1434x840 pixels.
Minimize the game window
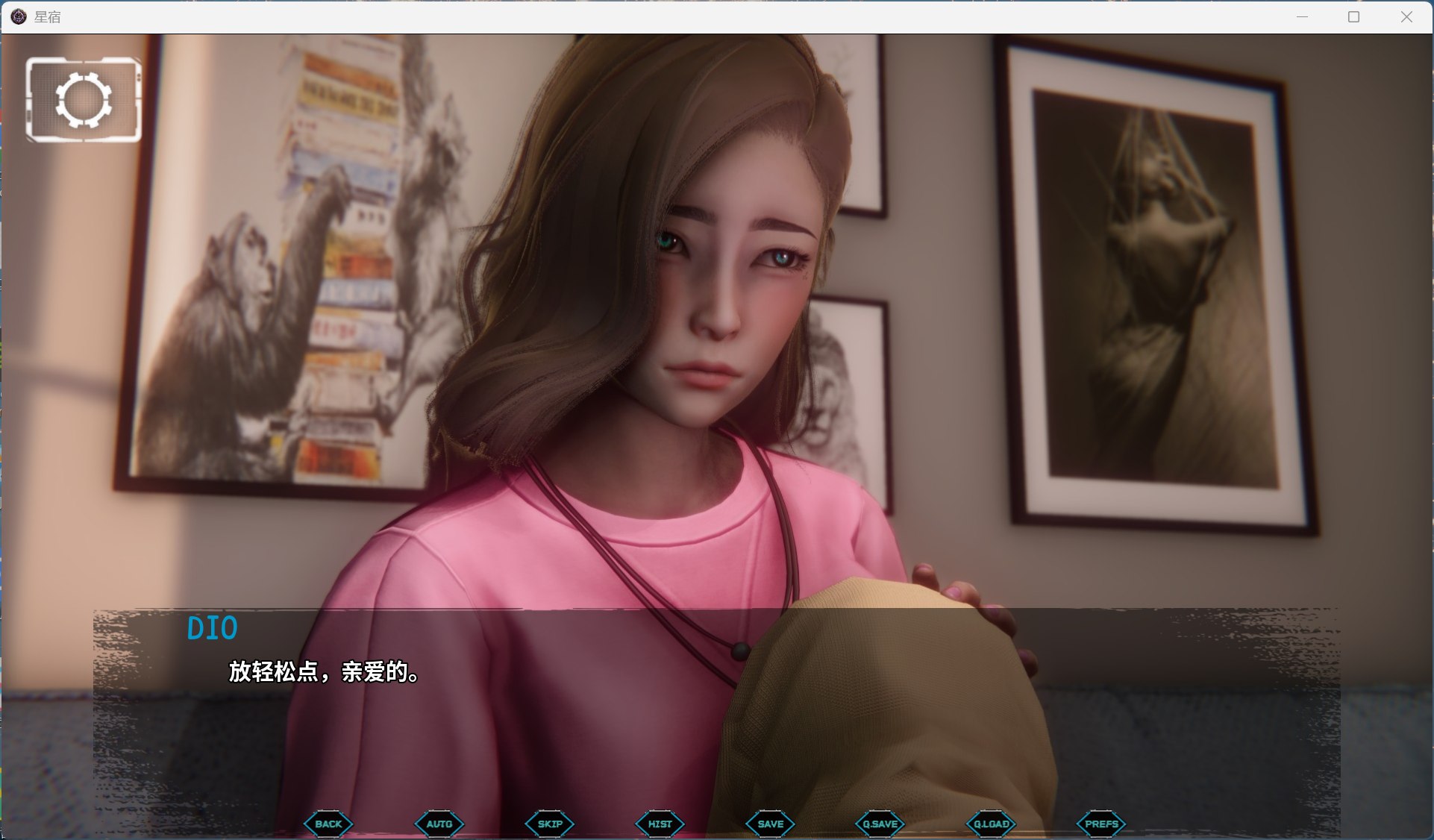point(1300,16)
